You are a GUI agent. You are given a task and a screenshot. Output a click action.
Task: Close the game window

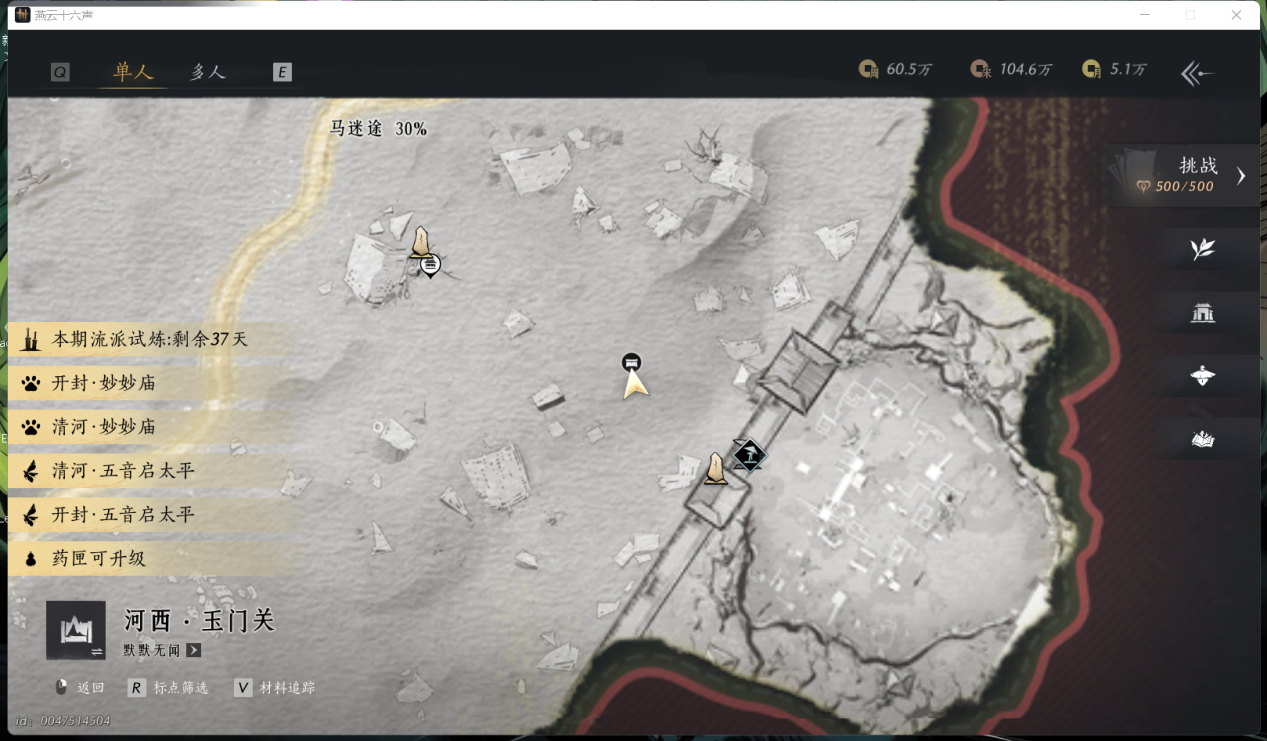click(x=1236, y=15)
